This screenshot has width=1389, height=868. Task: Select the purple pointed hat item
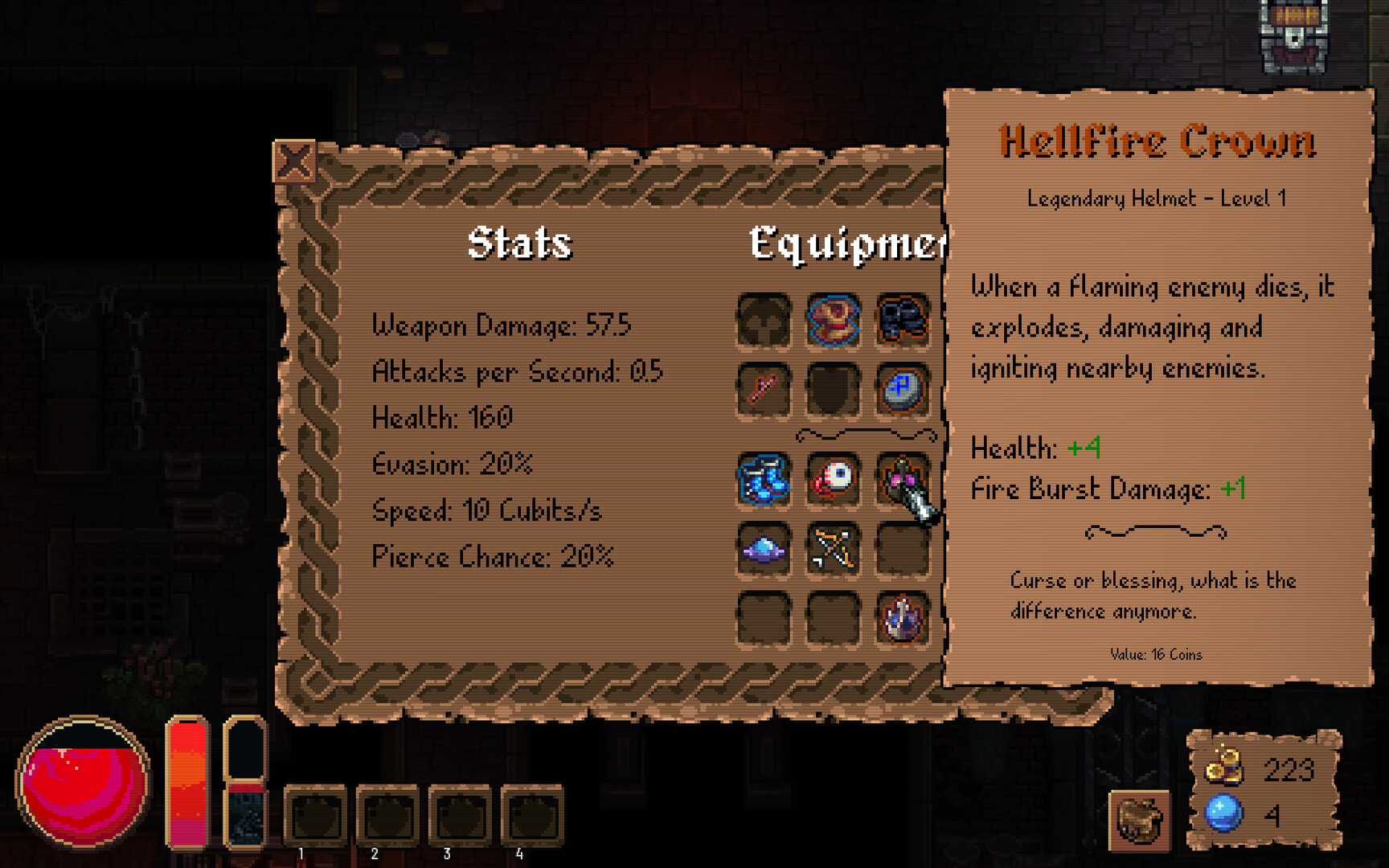click(764, 550)
